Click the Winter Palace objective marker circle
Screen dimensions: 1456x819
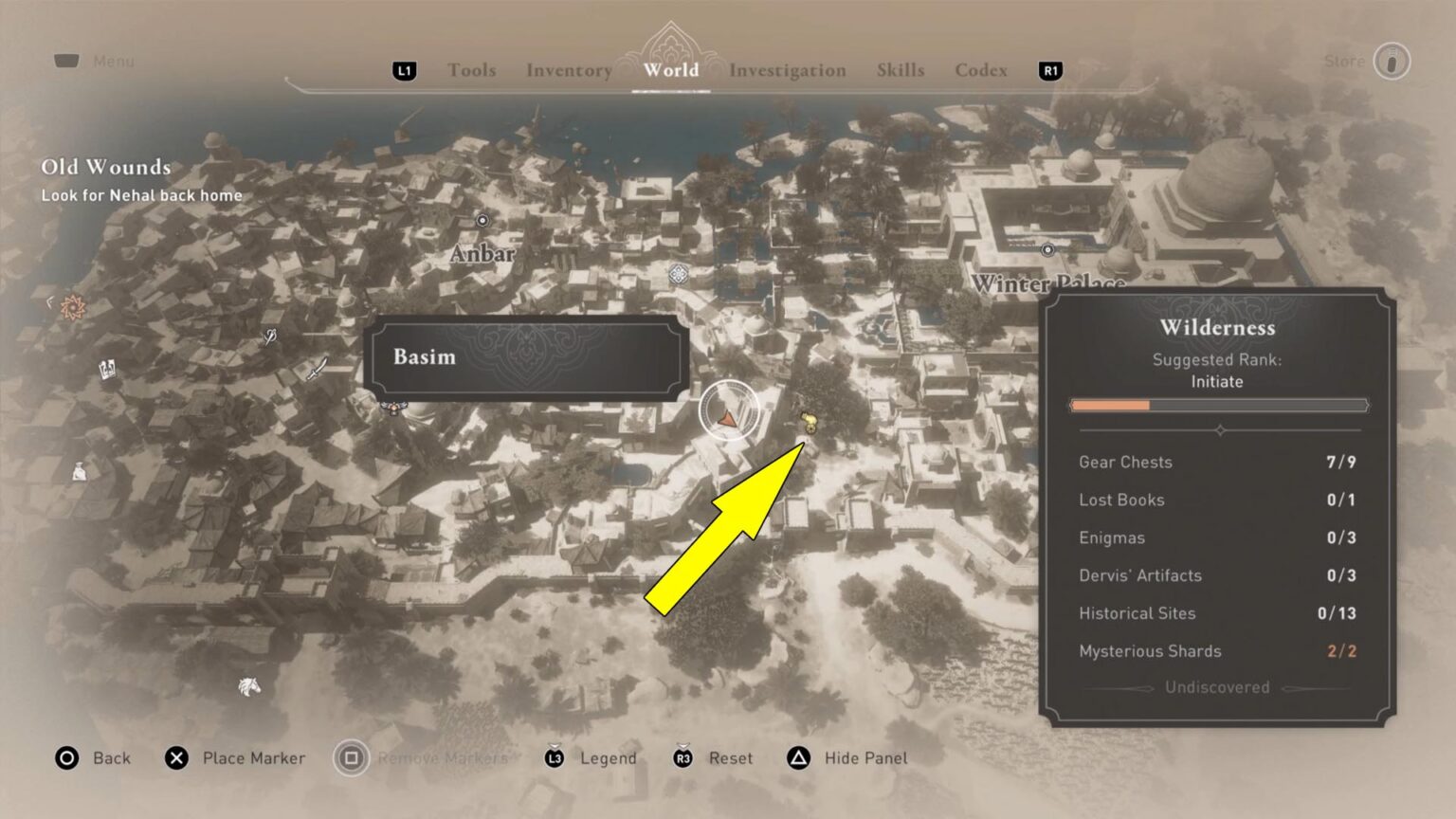pos(1048,250)
